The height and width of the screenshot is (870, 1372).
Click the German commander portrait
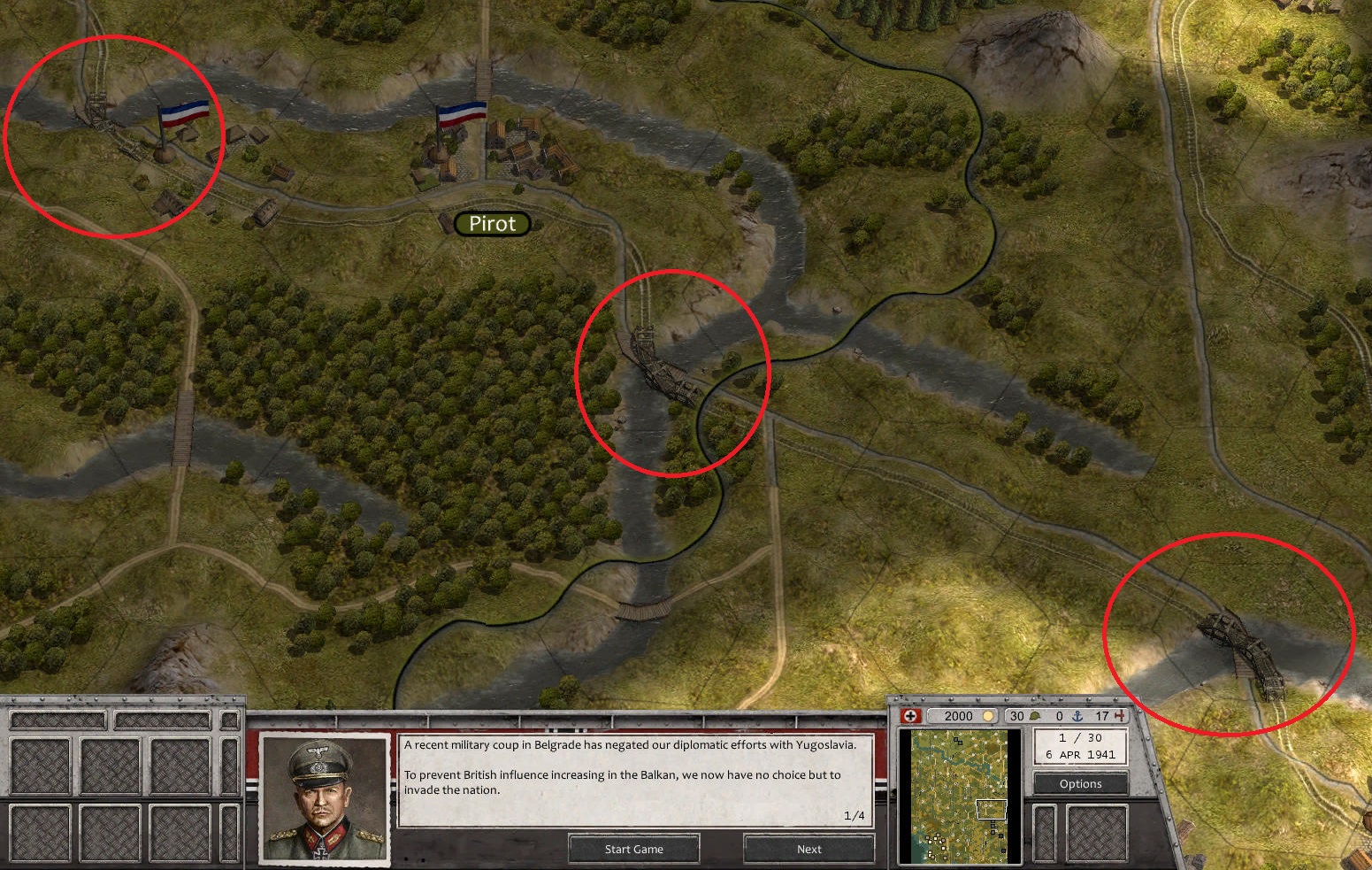tap(323, 799)
